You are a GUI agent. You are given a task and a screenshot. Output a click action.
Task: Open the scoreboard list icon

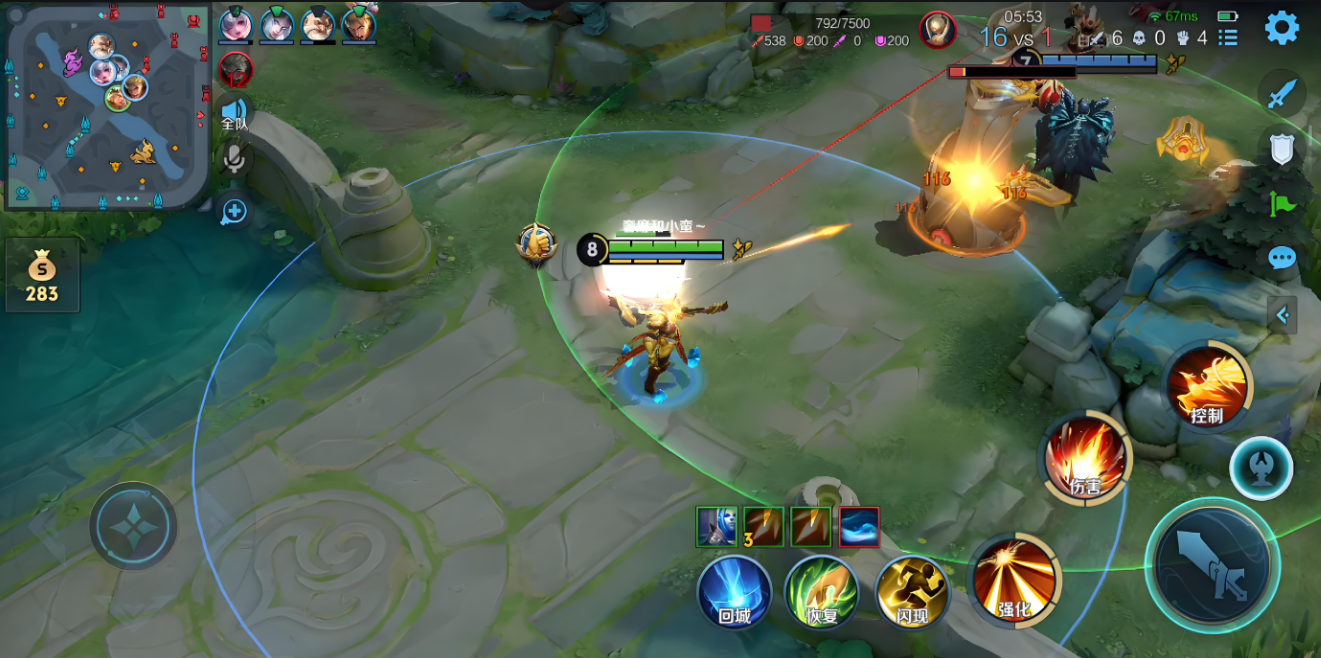click(1228, 38)
